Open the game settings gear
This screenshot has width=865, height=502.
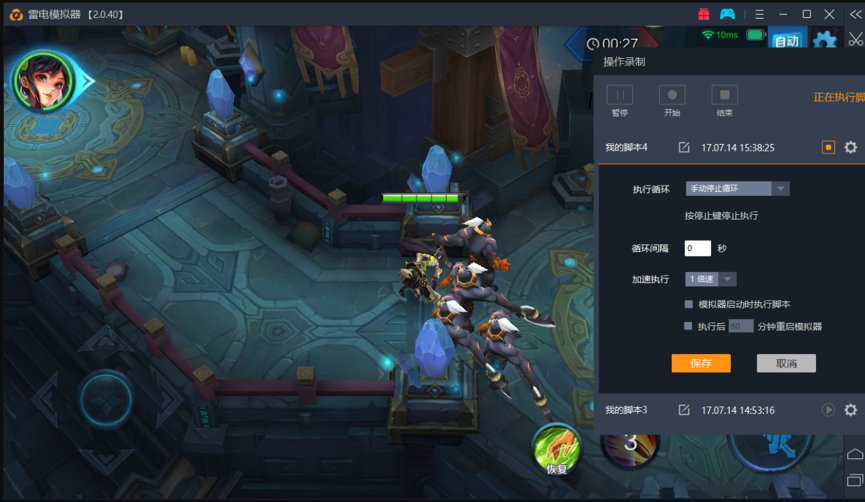click(825, 41)
